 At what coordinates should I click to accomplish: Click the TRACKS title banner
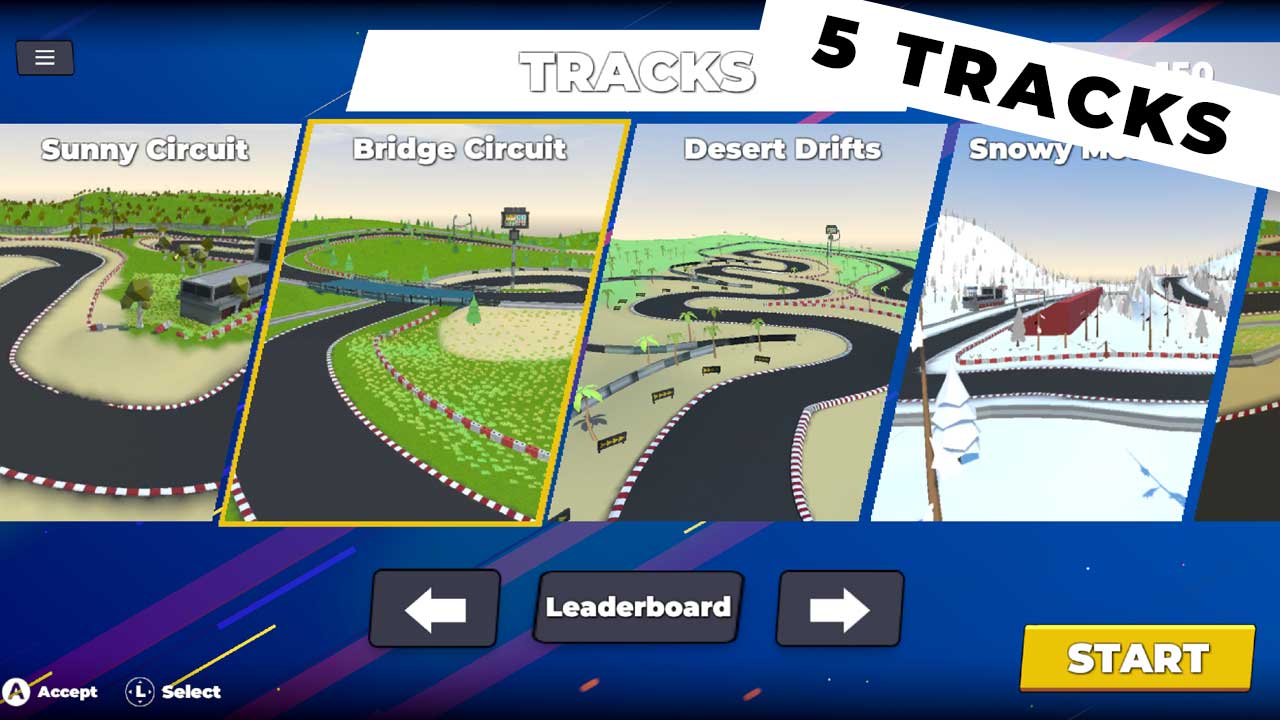click(640, 70)
